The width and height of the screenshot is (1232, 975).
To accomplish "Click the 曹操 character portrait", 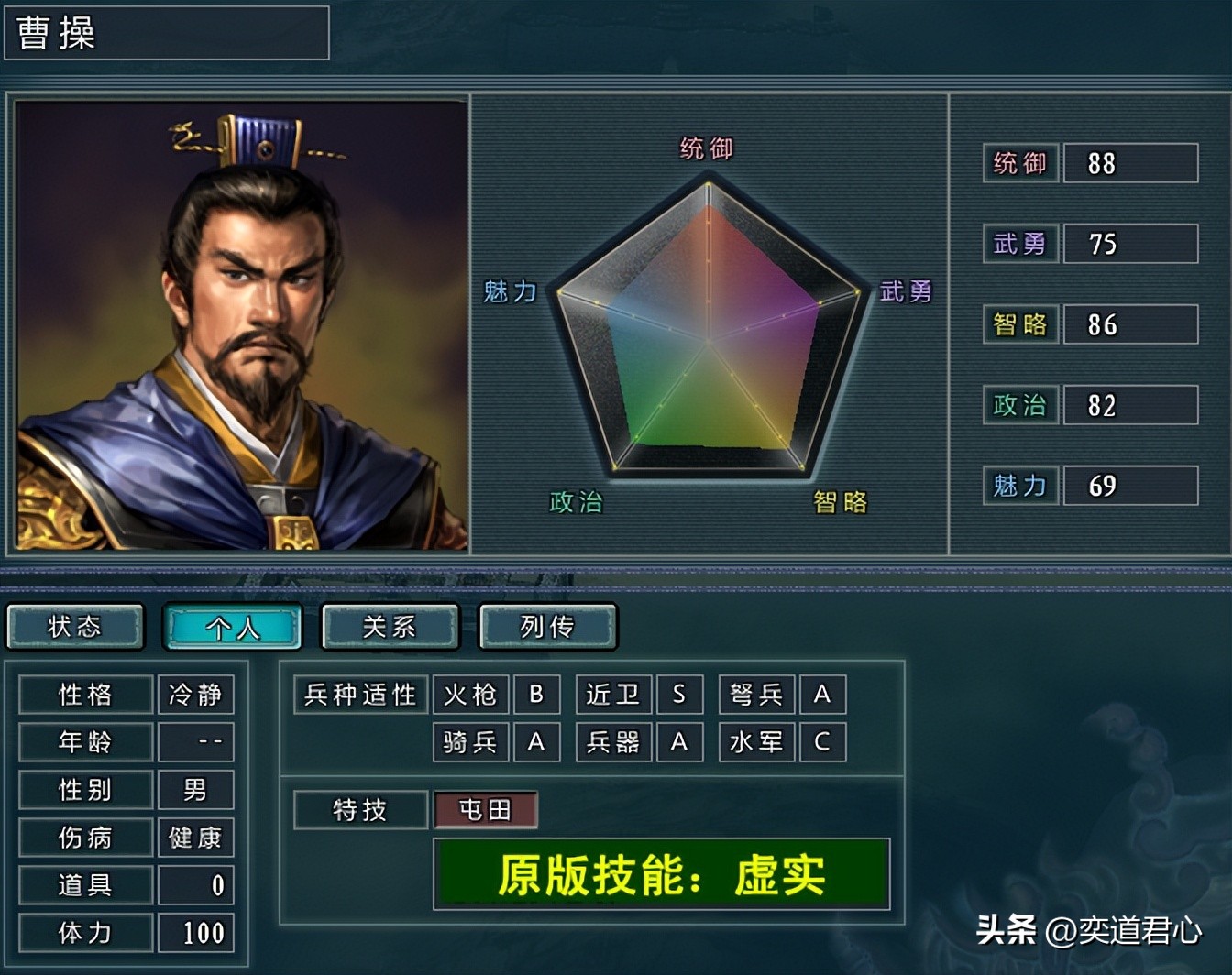I will (238, 325).
